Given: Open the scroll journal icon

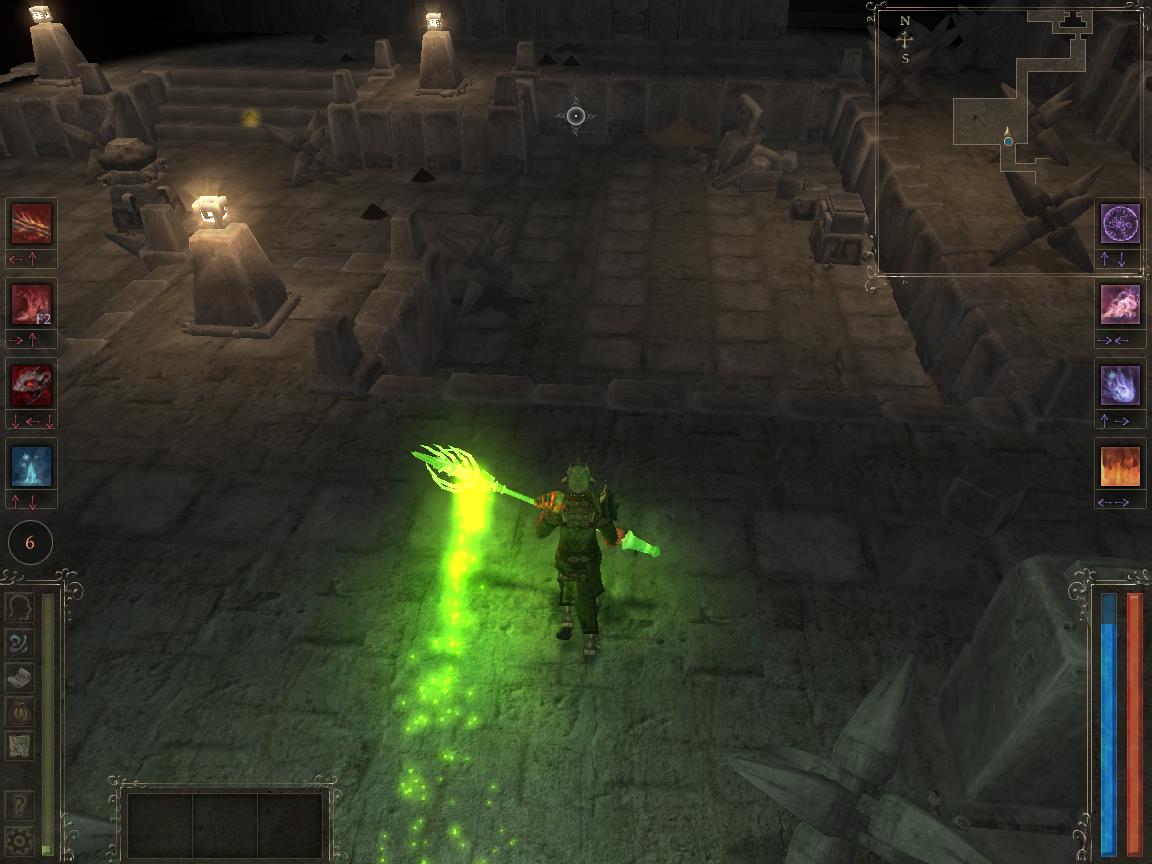Looking at the screenshot, I should 20,677.
